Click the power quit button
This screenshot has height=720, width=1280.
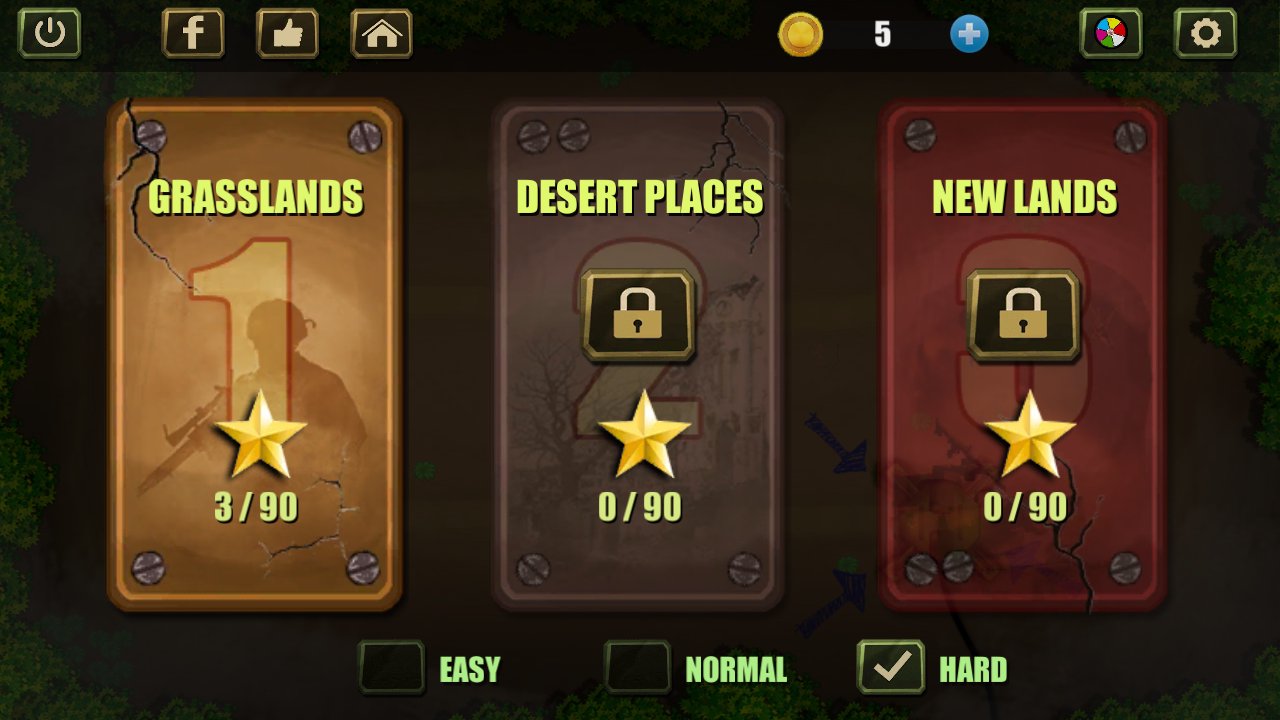tap(49, 33)
